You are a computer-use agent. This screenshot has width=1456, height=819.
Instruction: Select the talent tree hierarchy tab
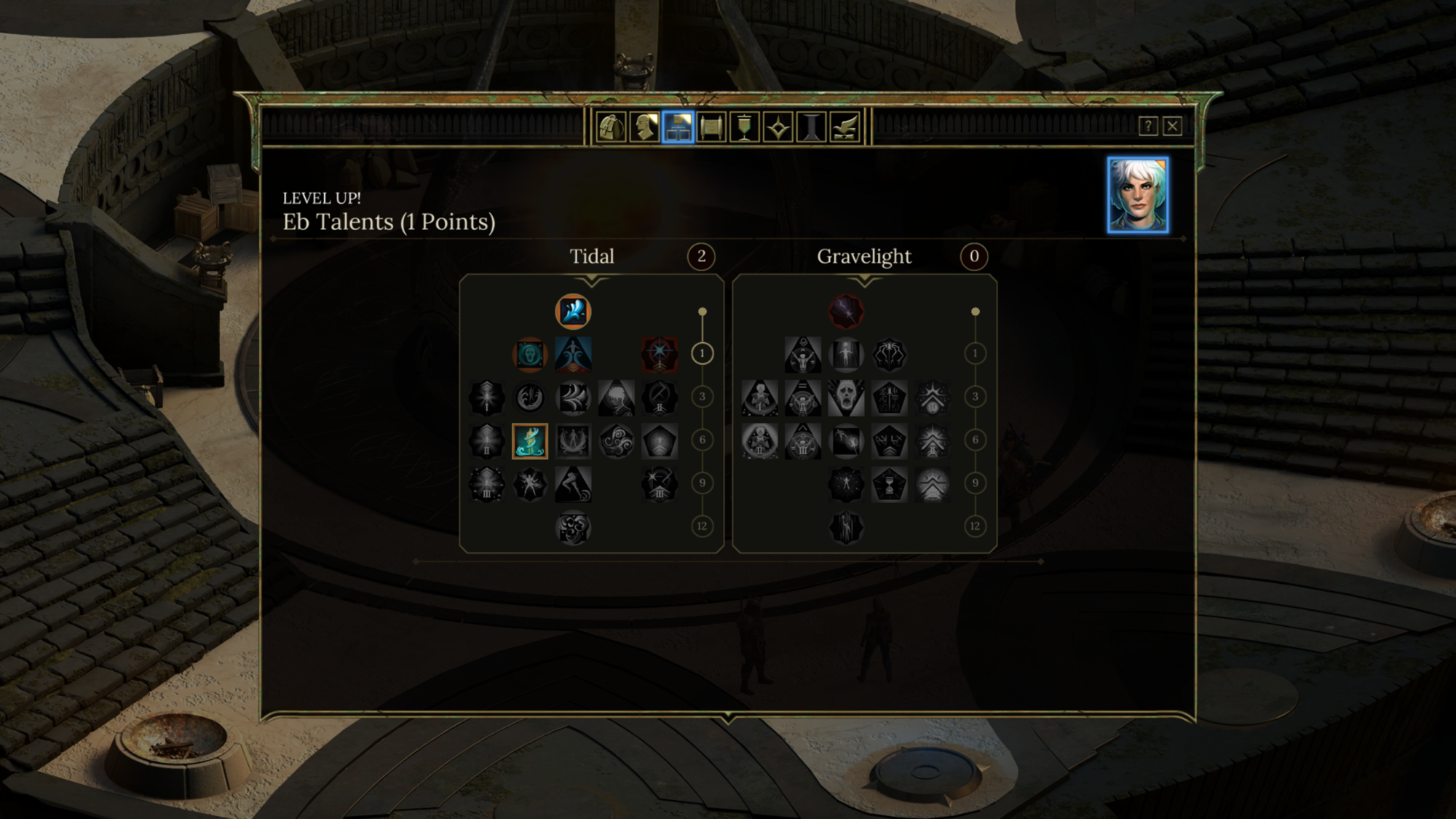click(678, 127)
